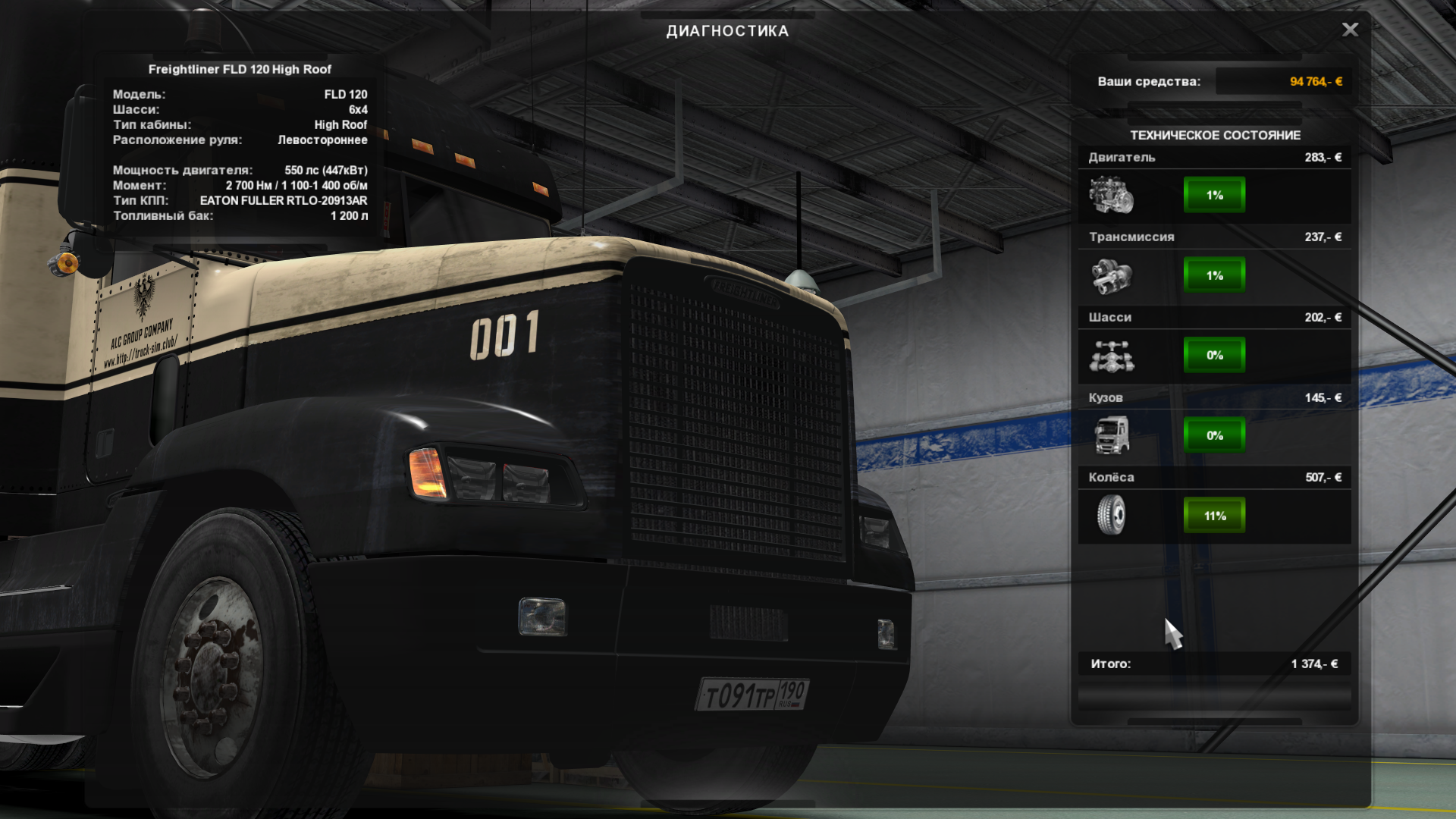Click the wheels 11% wear button
This screenshot has width=1456, height=819.
(1214, 516)
